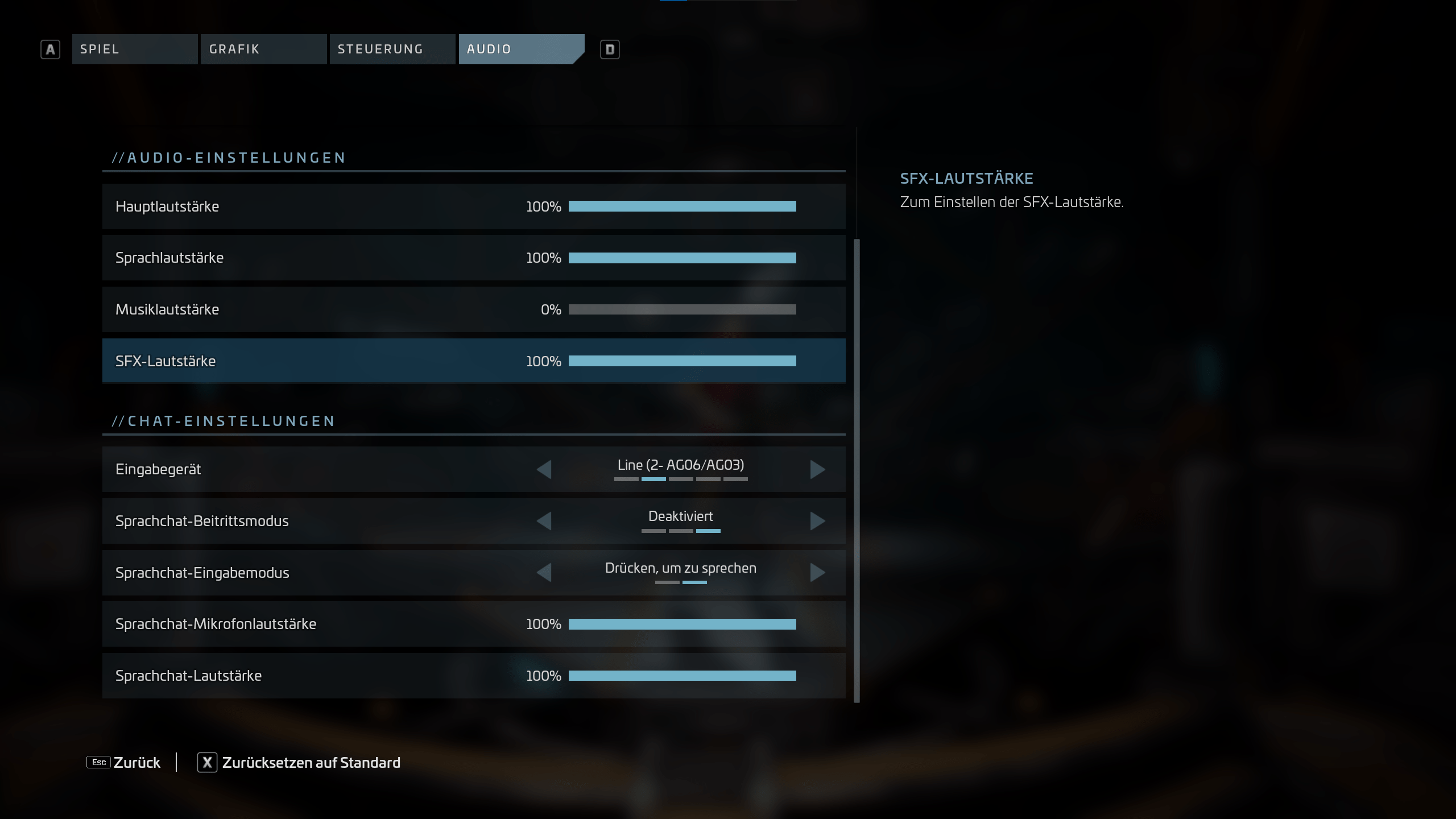Click the settings list scrollbar
1456x819 pixels.
pos(857,471)
